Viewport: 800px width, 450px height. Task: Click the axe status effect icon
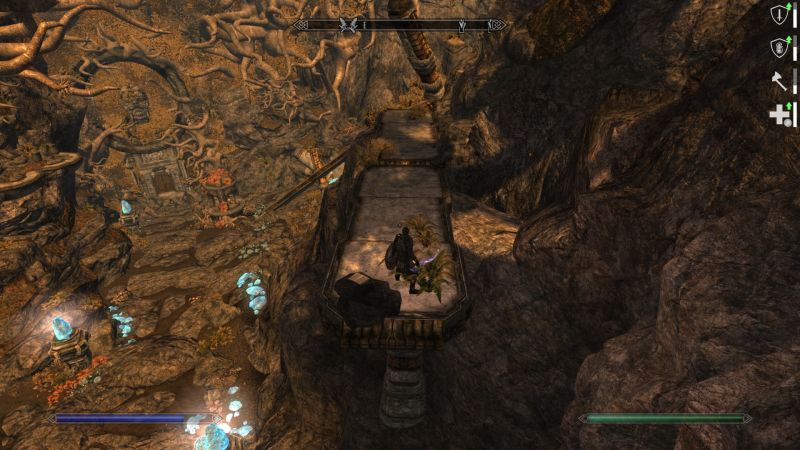coord(779,82)
